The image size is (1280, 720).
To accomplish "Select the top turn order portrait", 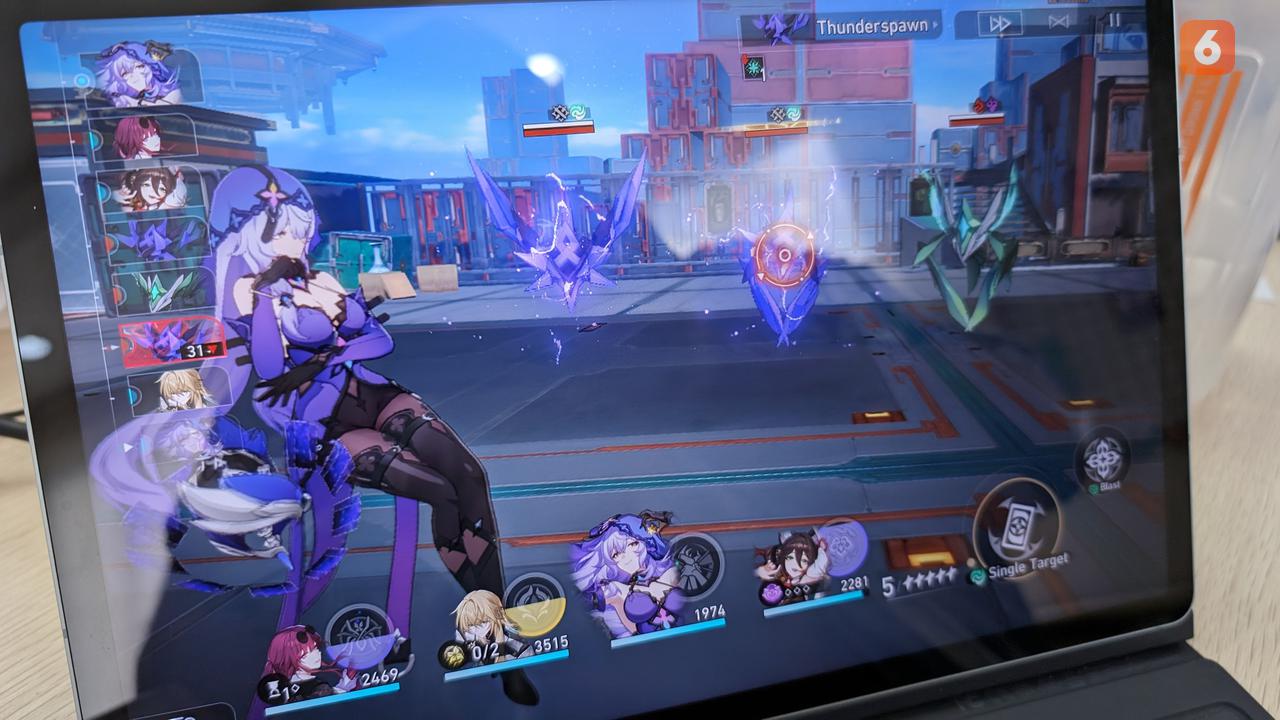I will 137,74.
